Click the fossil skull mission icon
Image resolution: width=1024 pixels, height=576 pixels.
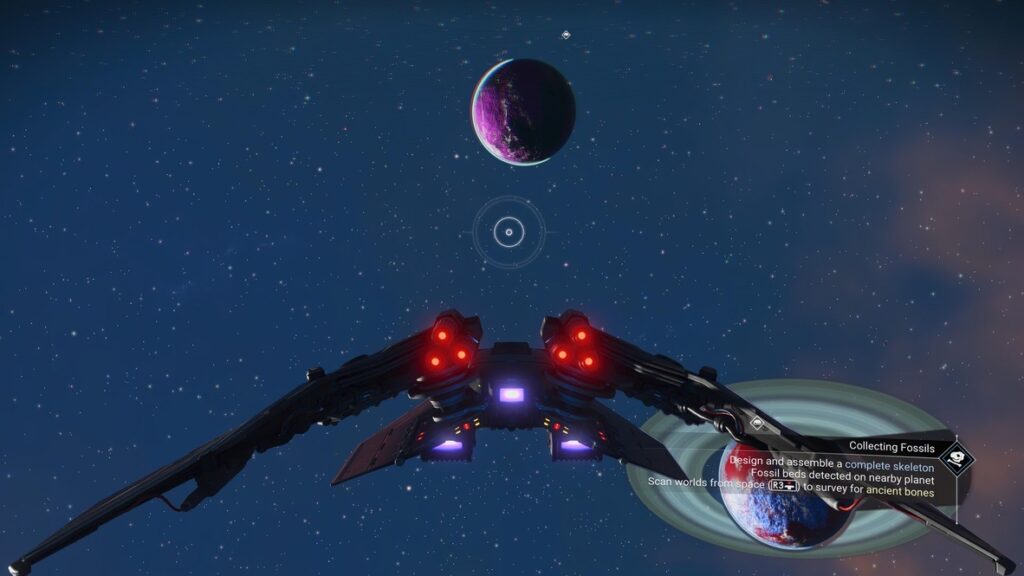click(957, 459)
